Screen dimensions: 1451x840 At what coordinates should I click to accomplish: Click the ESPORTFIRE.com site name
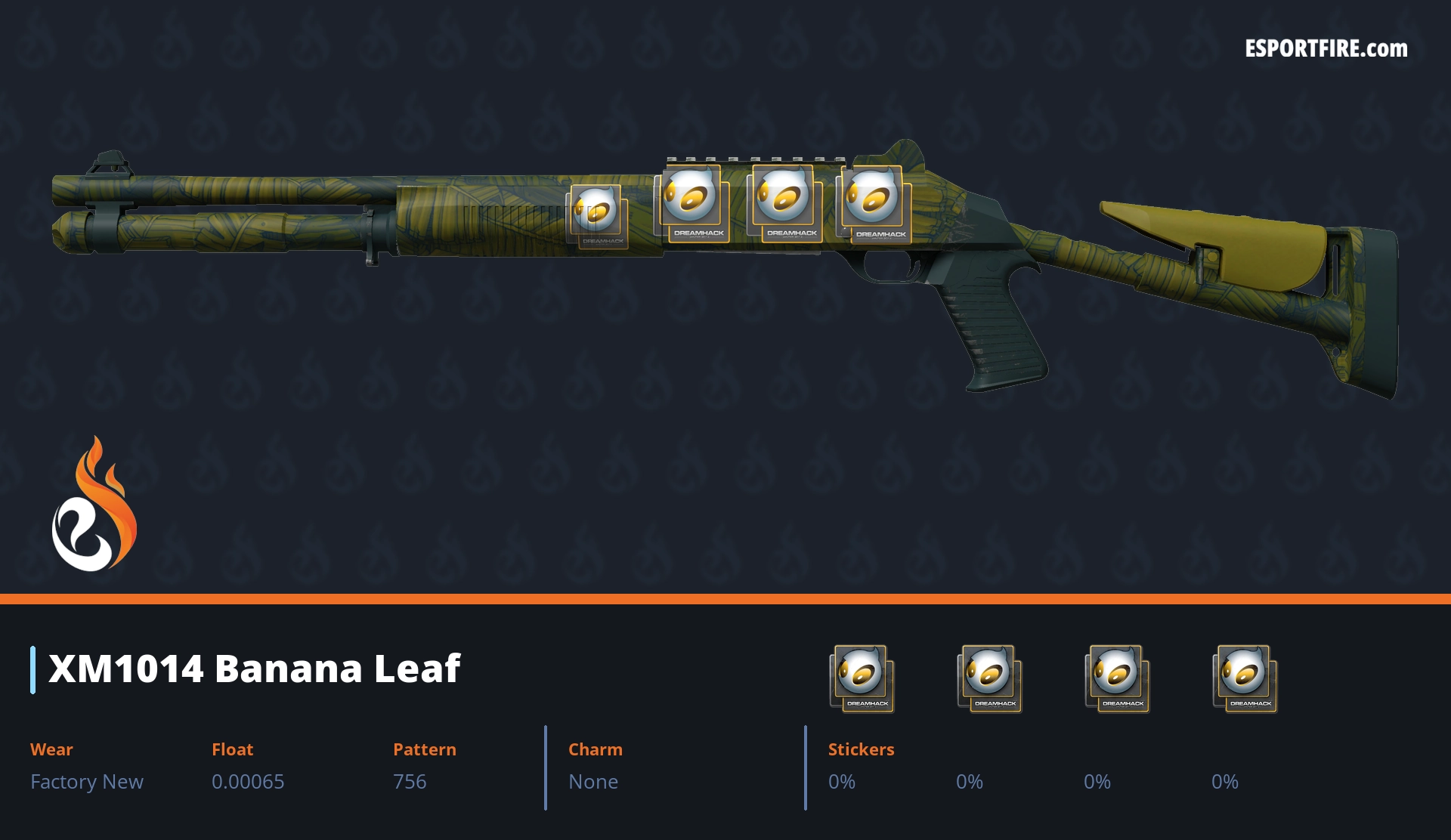1326,49
